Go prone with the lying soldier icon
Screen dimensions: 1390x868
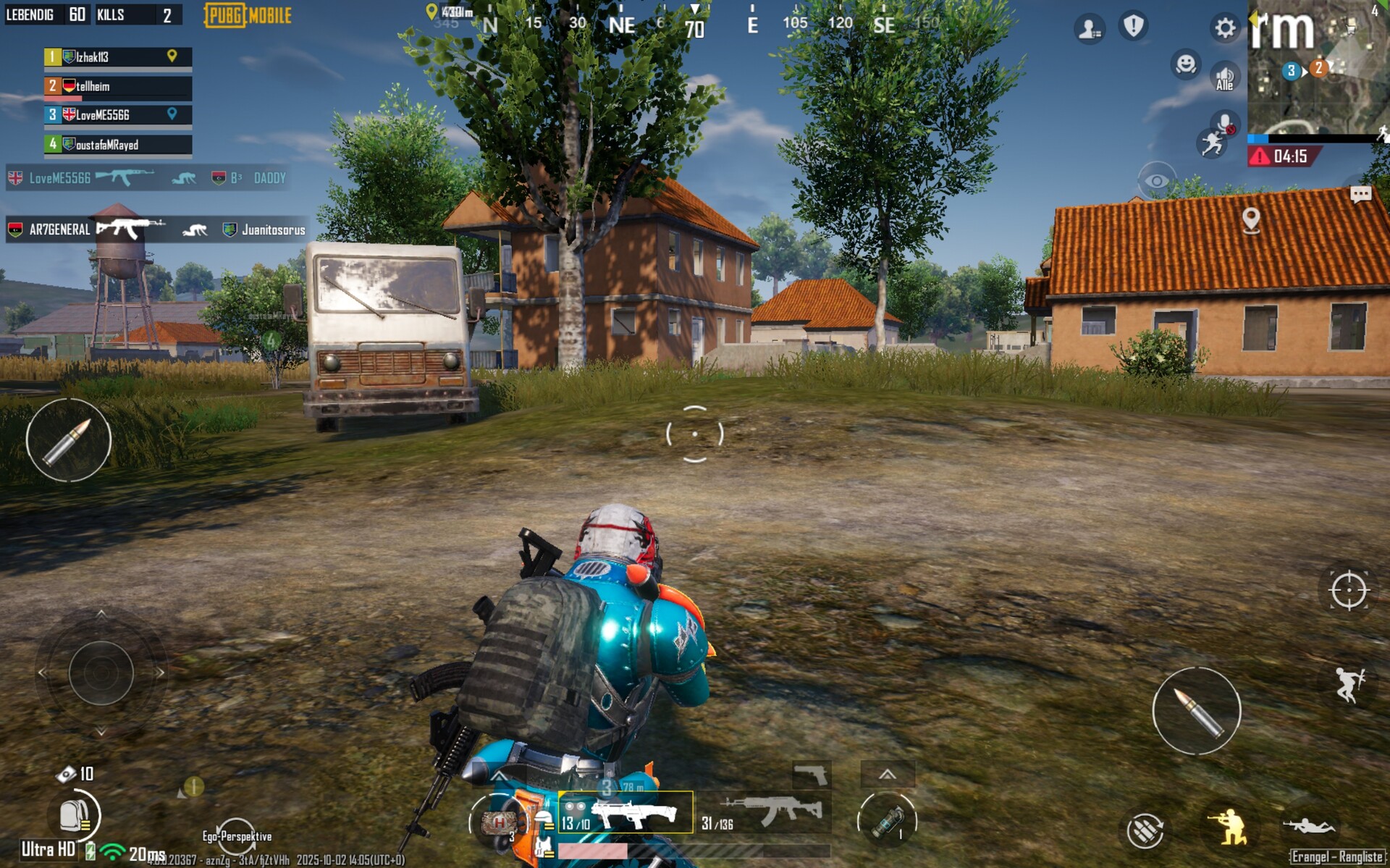tap(1309, 825)
